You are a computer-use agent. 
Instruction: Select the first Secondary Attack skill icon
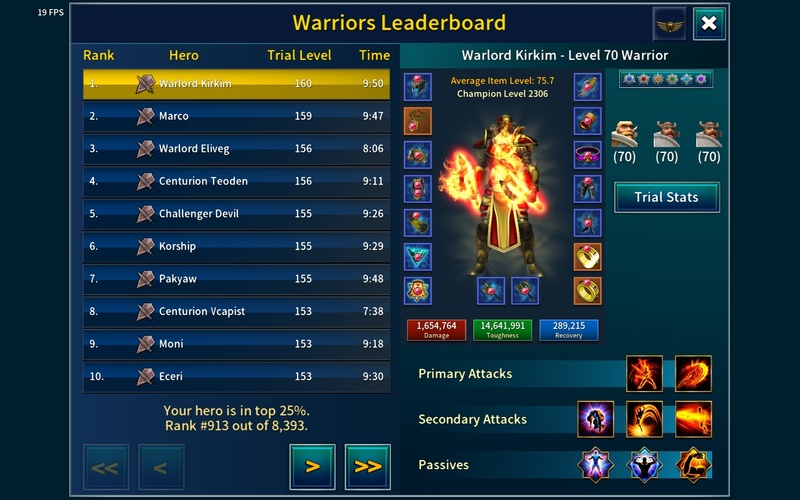[x=596, y=419]
